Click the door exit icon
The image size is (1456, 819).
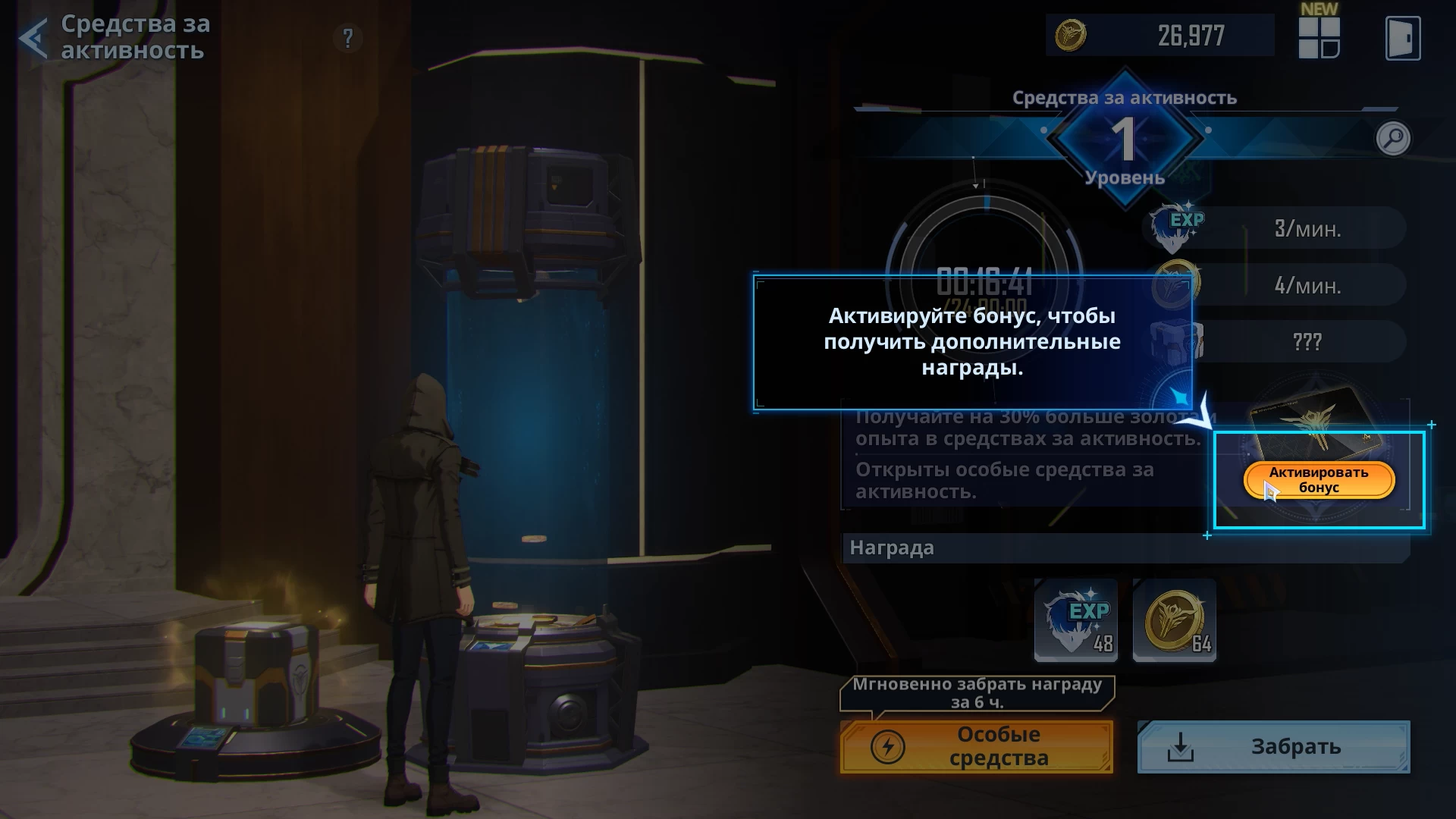1402,38
